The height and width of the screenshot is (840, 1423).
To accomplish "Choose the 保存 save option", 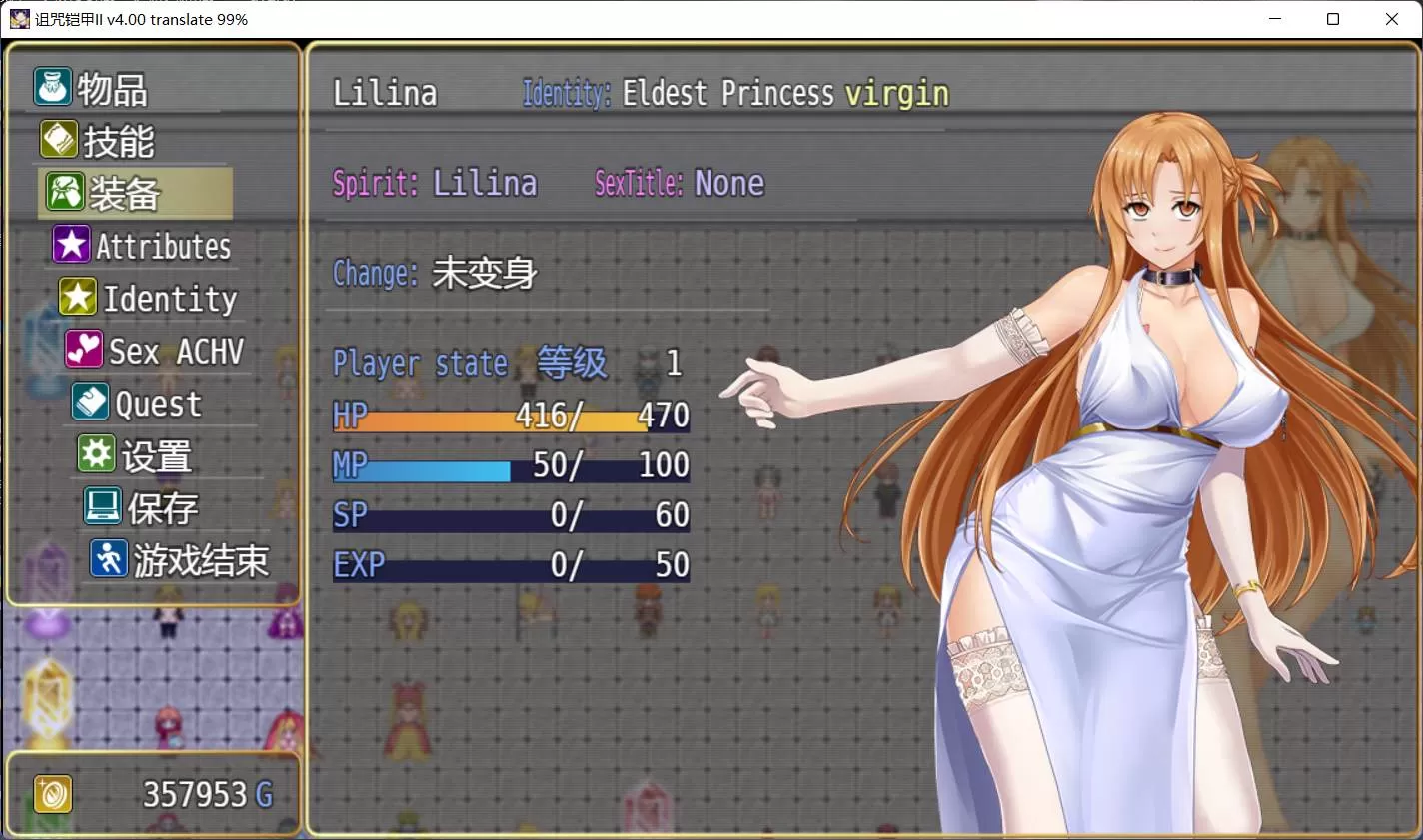I will [161, 508].
